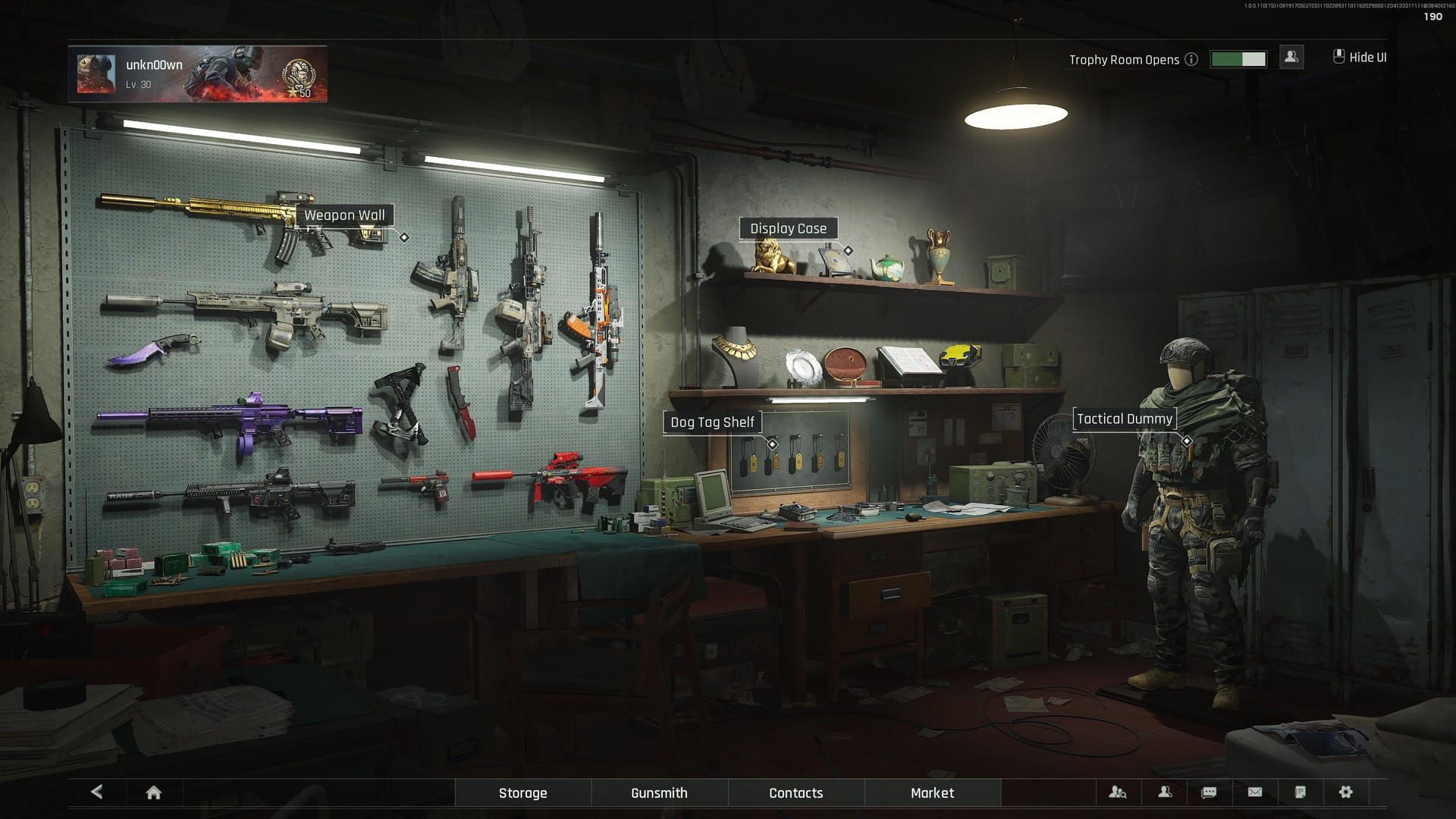Open the unkn00wn player profile card
The image size is (1456, 819).
pyautogui.click(x=198, y=74)
